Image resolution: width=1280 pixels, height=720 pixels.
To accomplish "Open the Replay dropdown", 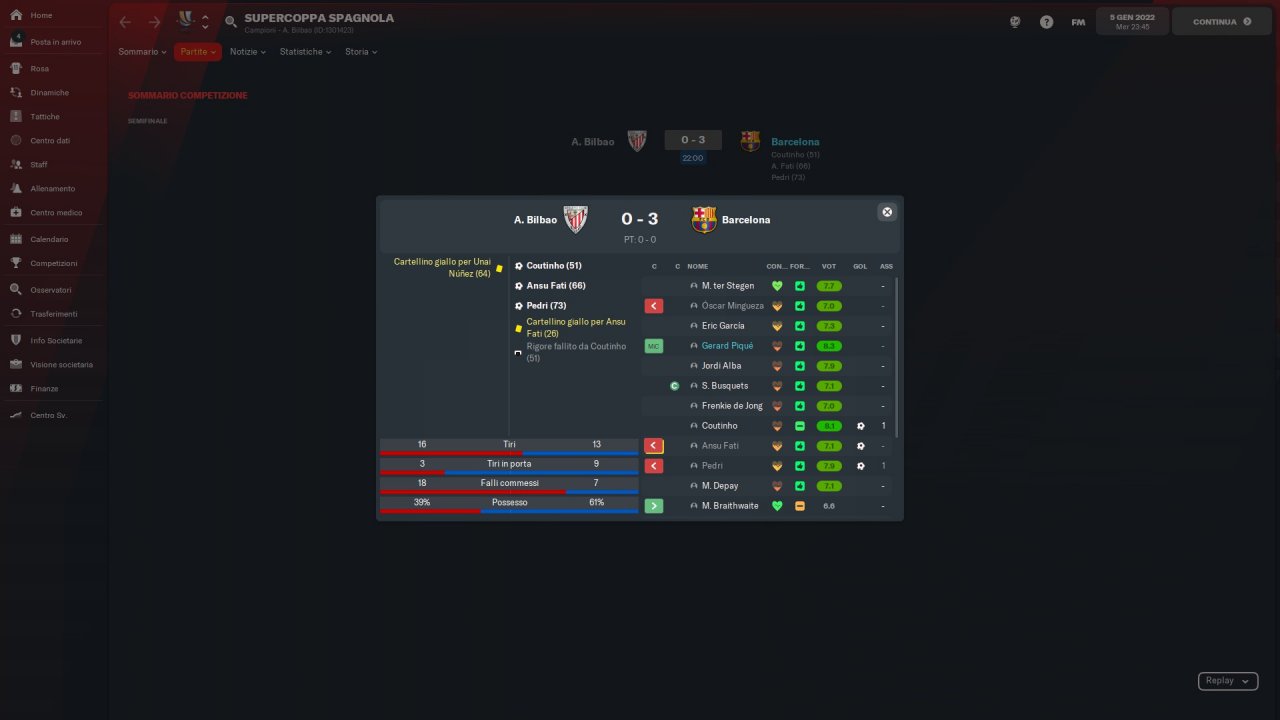I will pos(1227,681).
